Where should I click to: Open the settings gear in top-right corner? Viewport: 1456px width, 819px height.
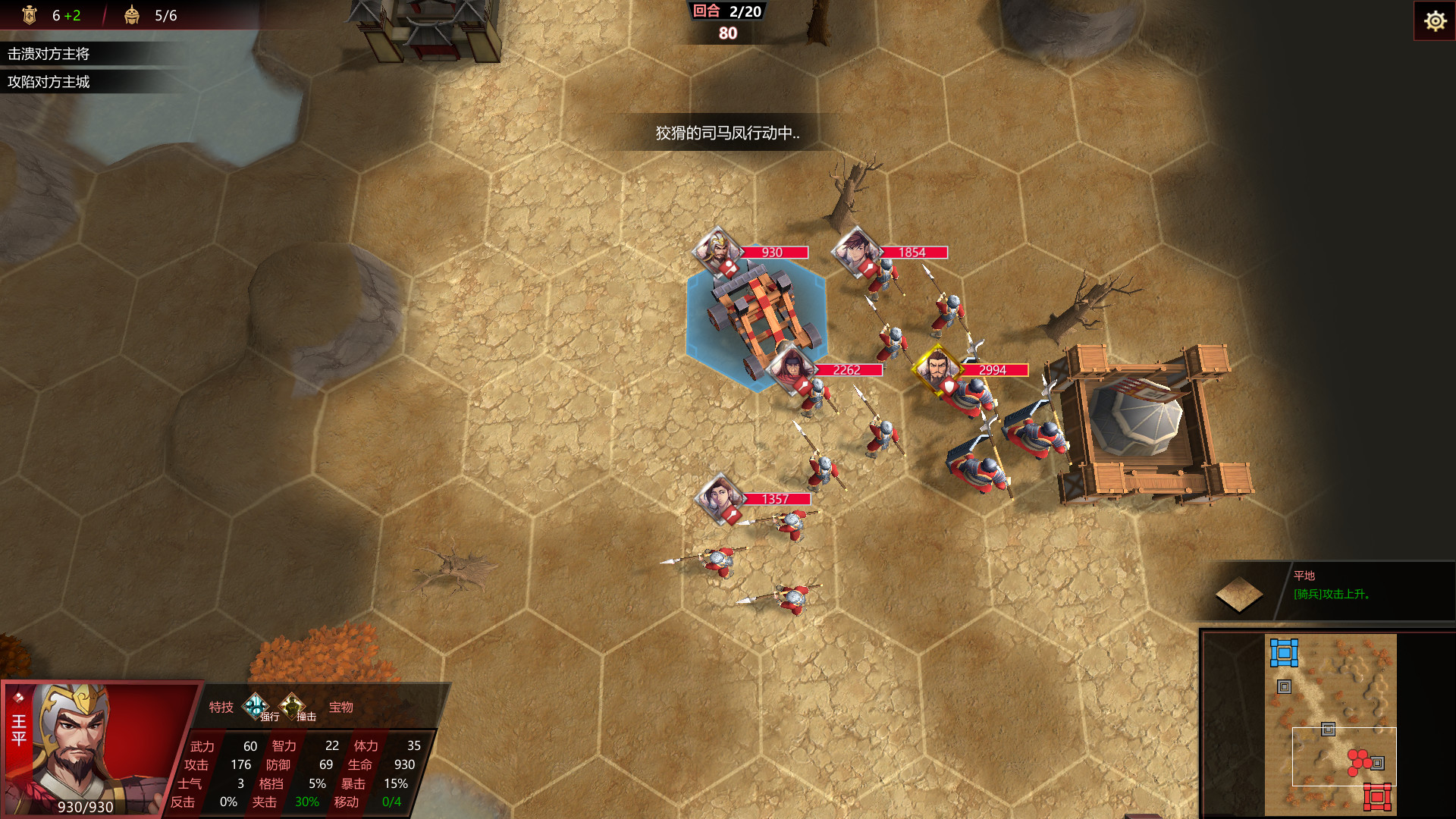[1435, 21]
